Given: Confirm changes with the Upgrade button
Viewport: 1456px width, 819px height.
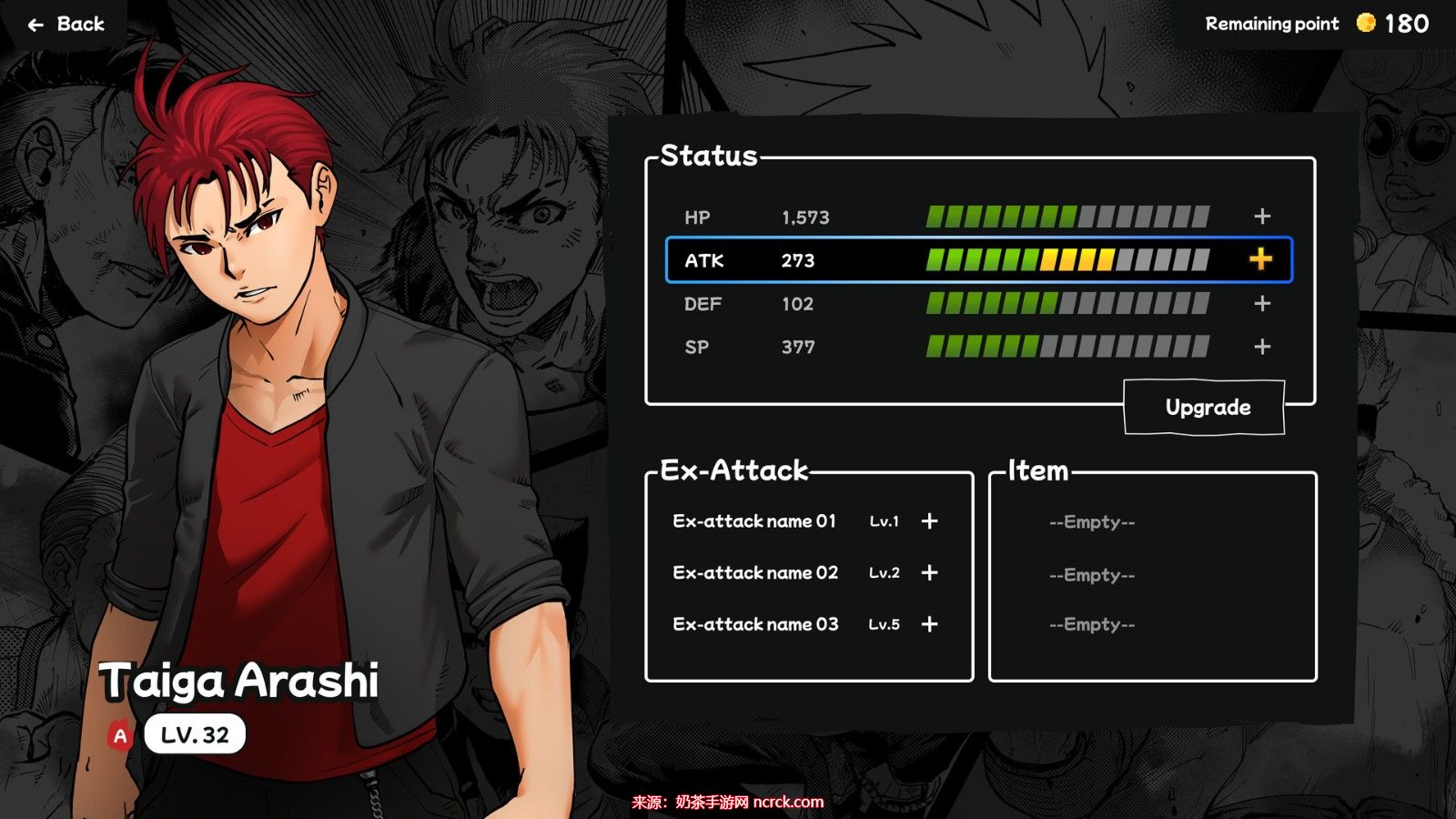Looking at the screenshot, I should pyautogui.click(x=1207, y=407).
